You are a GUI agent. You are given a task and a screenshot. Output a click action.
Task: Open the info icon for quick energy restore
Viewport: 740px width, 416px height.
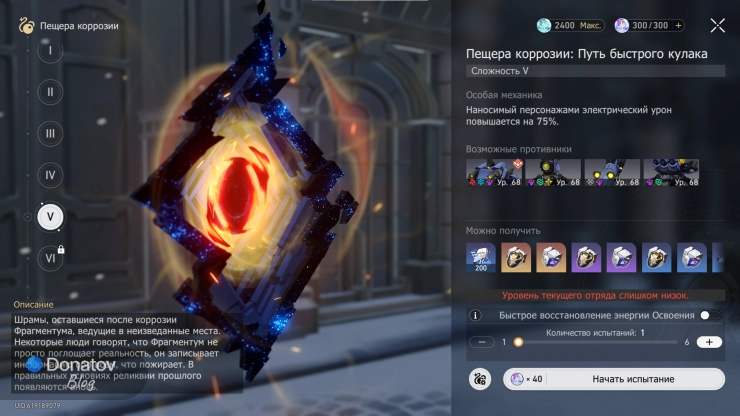tap(475, 315)
